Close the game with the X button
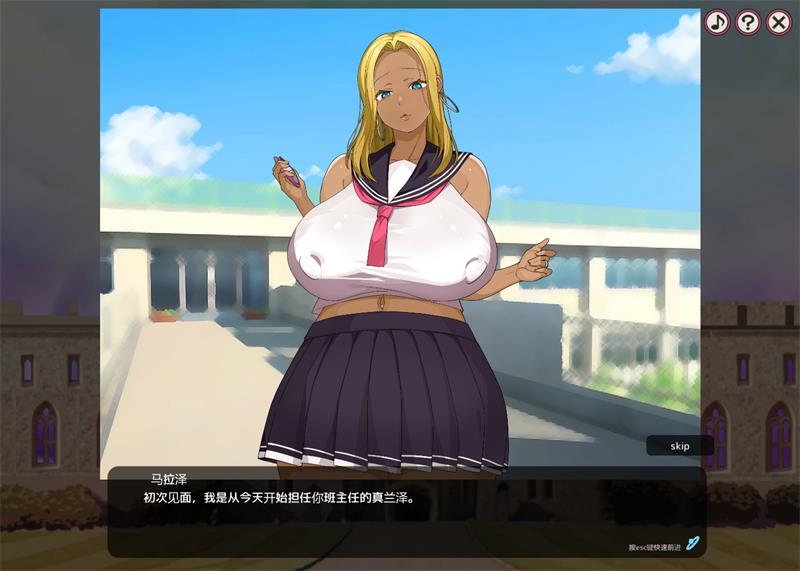Viewport: 800px width, 571px height. (778, 22)
